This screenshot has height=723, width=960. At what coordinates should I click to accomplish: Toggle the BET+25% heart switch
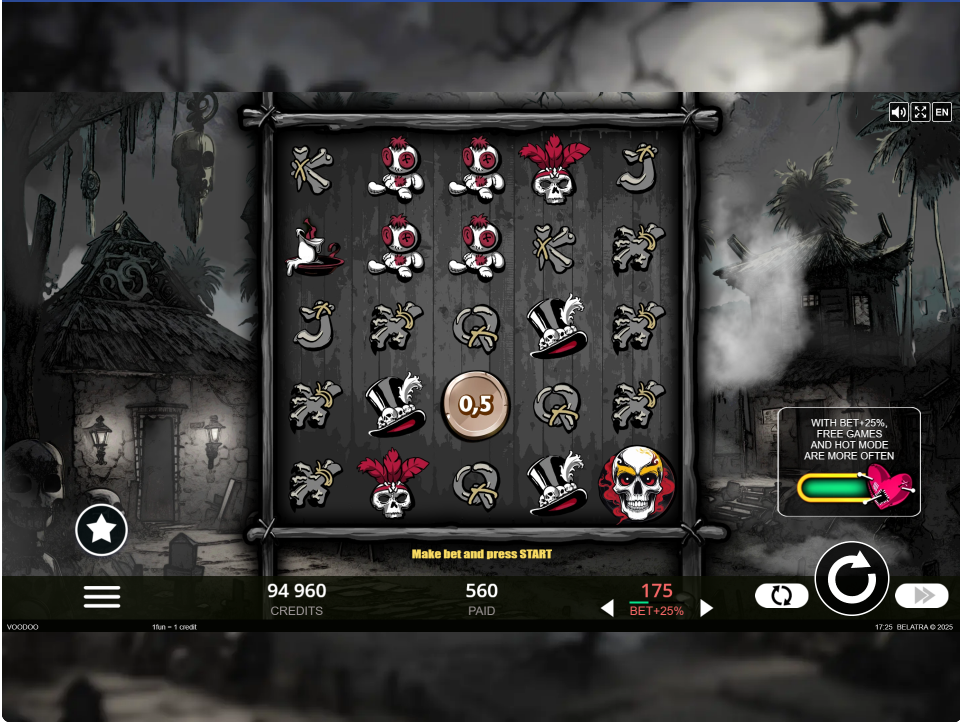(x=856, y=489)
